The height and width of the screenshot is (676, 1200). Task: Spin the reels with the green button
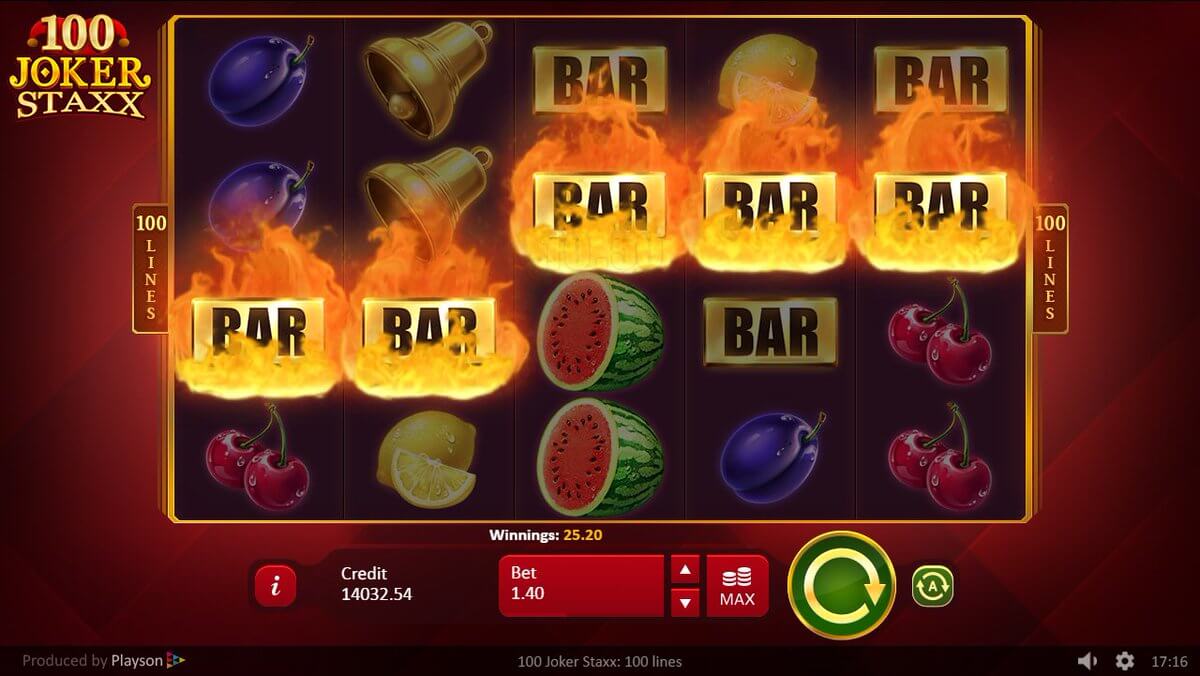(841, 585)
